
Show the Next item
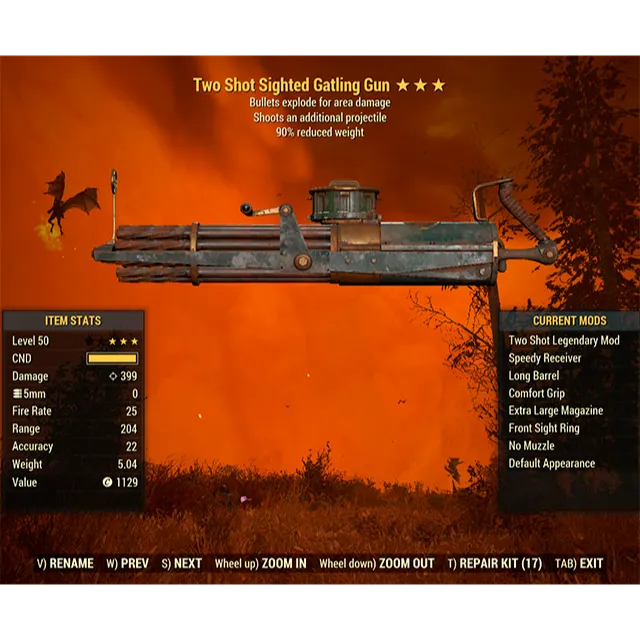tap(181, 563)
